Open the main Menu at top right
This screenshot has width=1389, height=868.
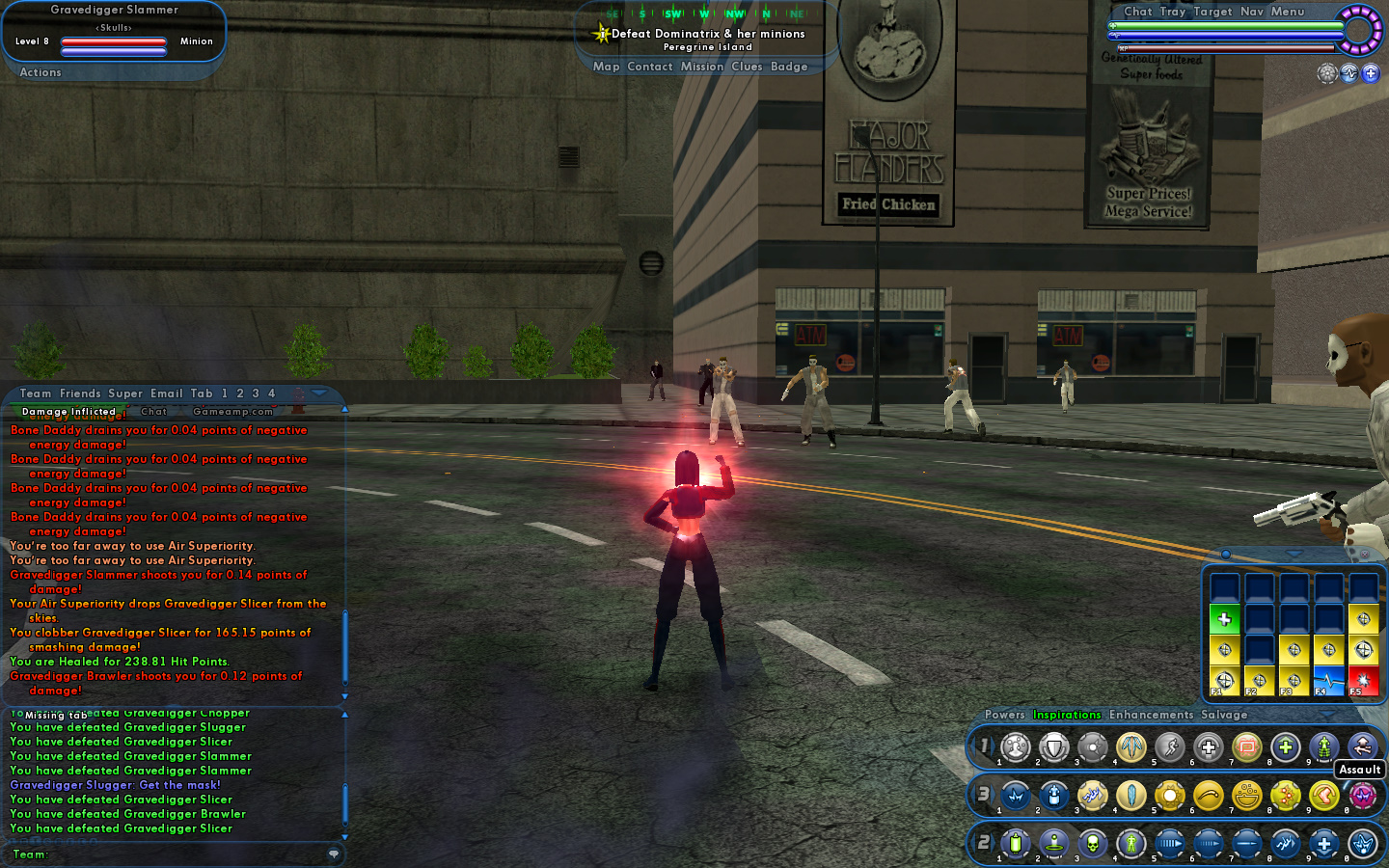[1287, 12]
